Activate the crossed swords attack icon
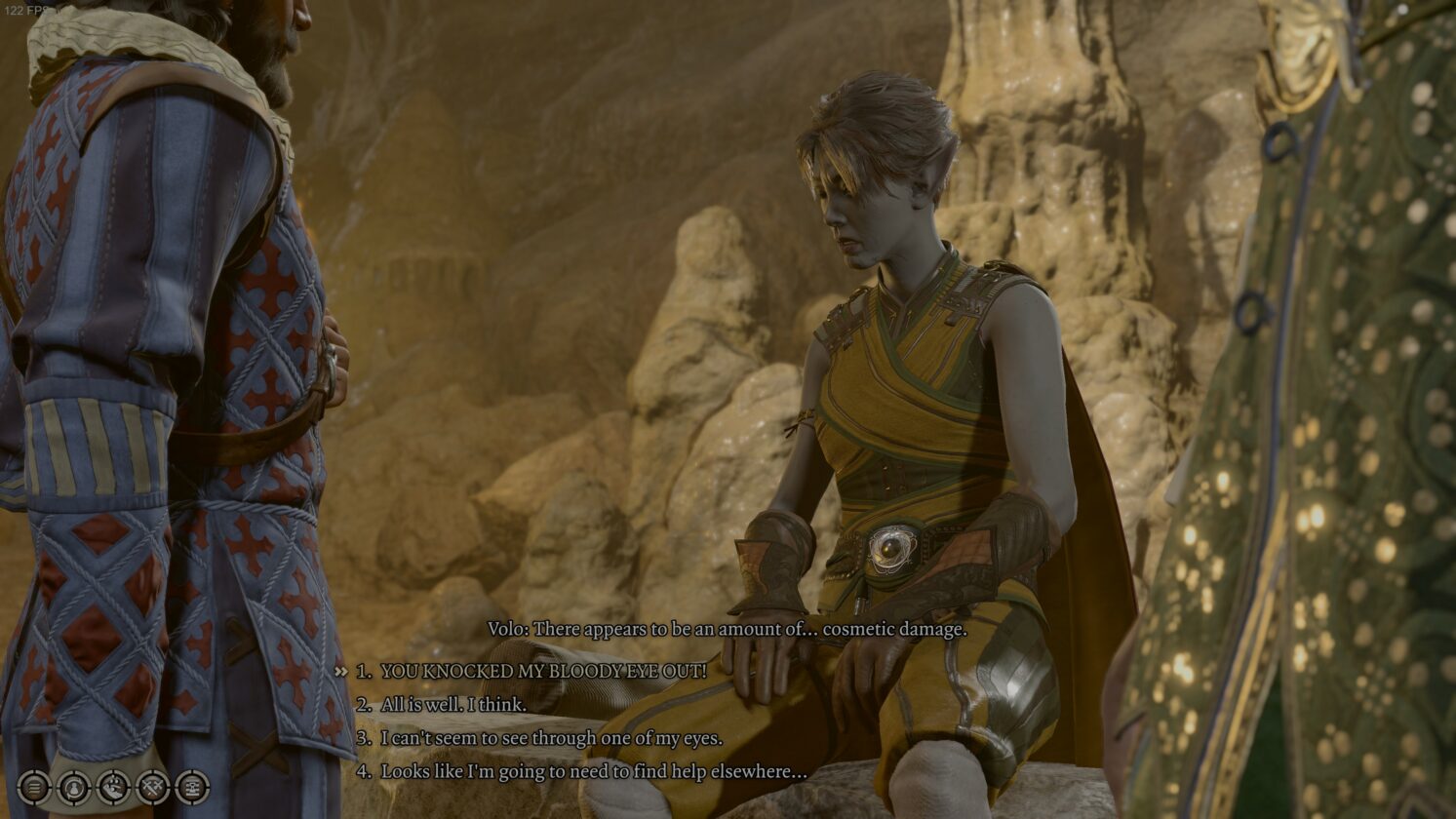The image size is (1456, 819). tap(152, 787)
